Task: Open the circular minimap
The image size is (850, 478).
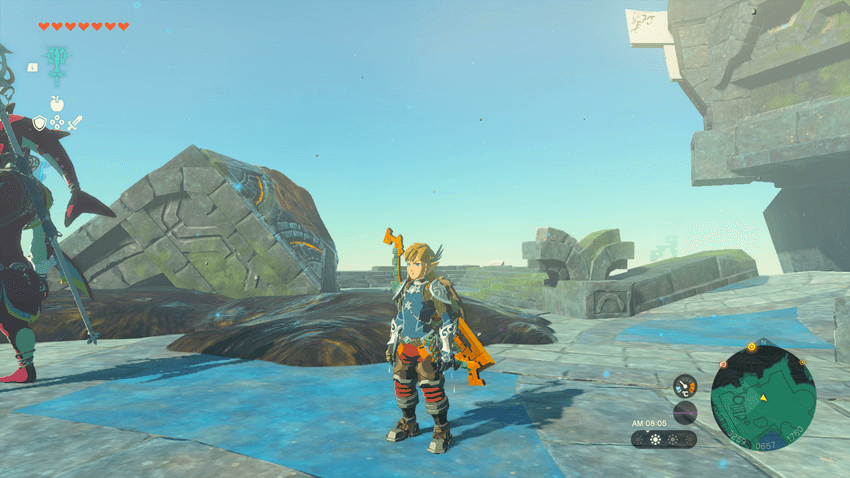Action: pyautogui.click(x=763, y=398)
